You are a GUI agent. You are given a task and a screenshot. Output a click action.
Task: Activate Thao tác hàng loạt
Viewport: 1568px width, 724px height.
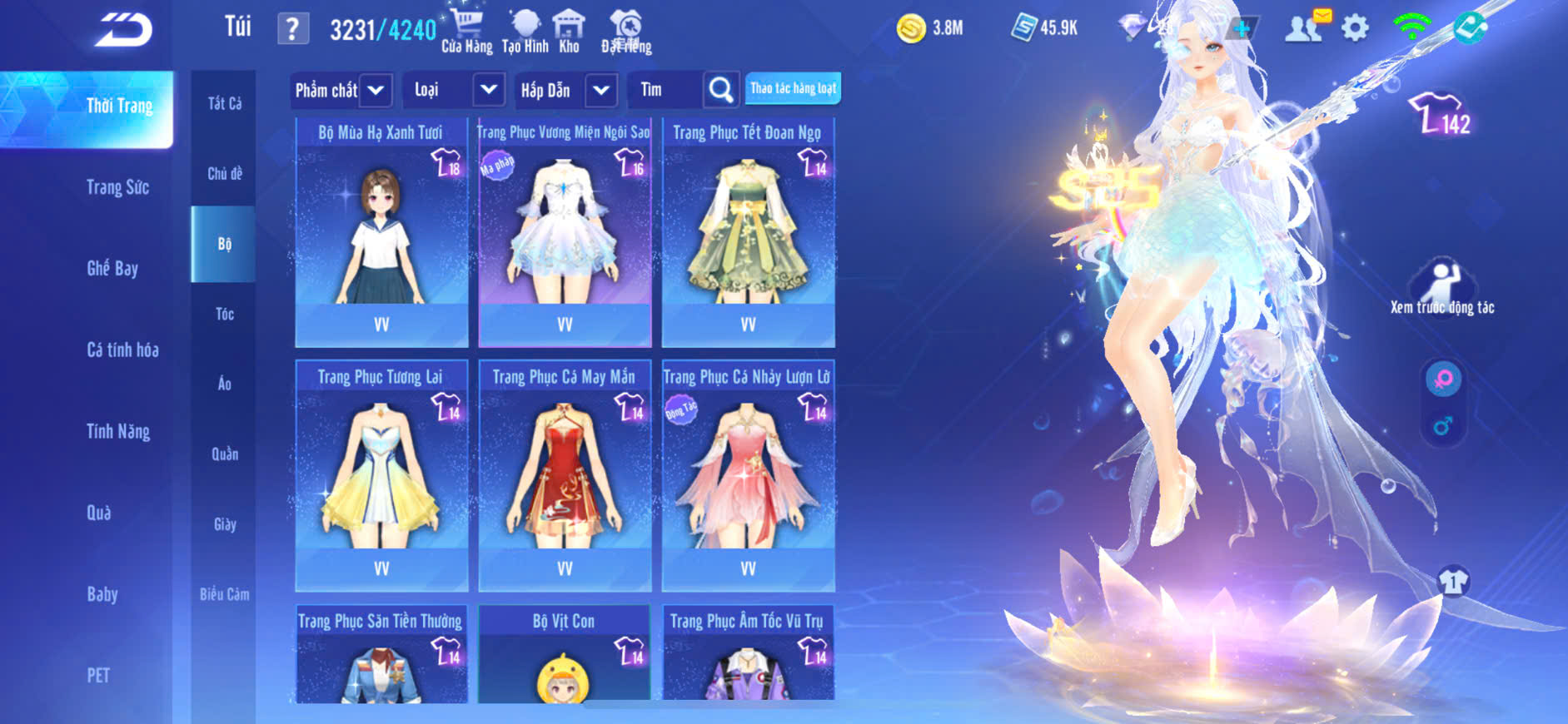click(x=793, y=88)
